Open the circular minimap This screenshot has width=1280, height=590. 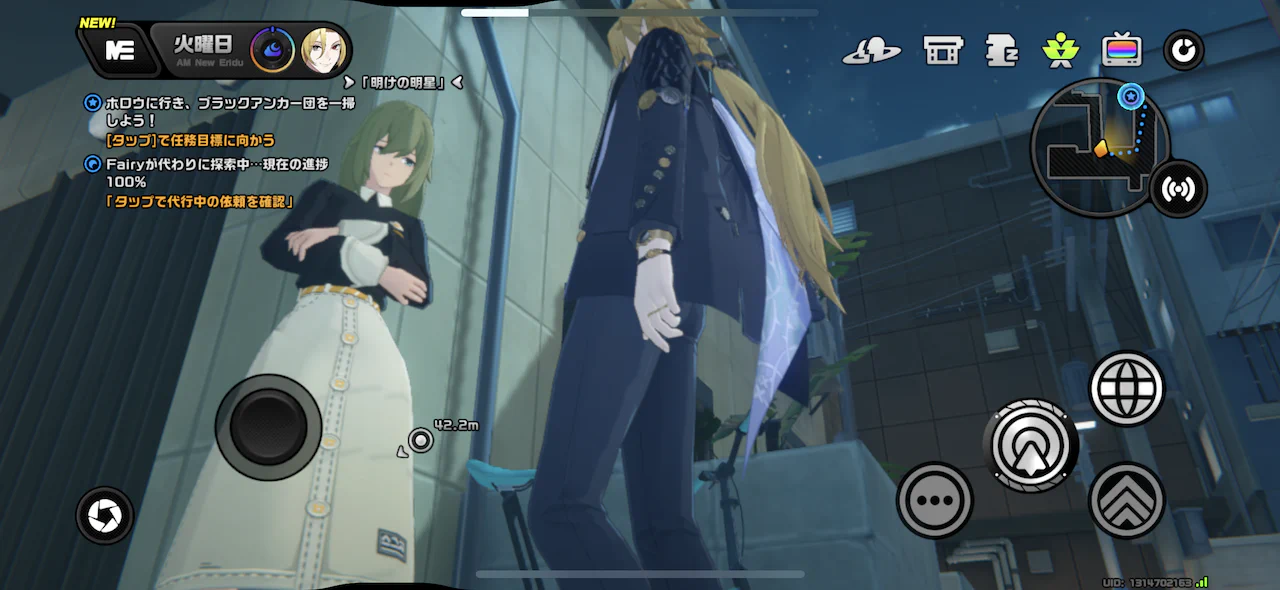[1099, 147]
